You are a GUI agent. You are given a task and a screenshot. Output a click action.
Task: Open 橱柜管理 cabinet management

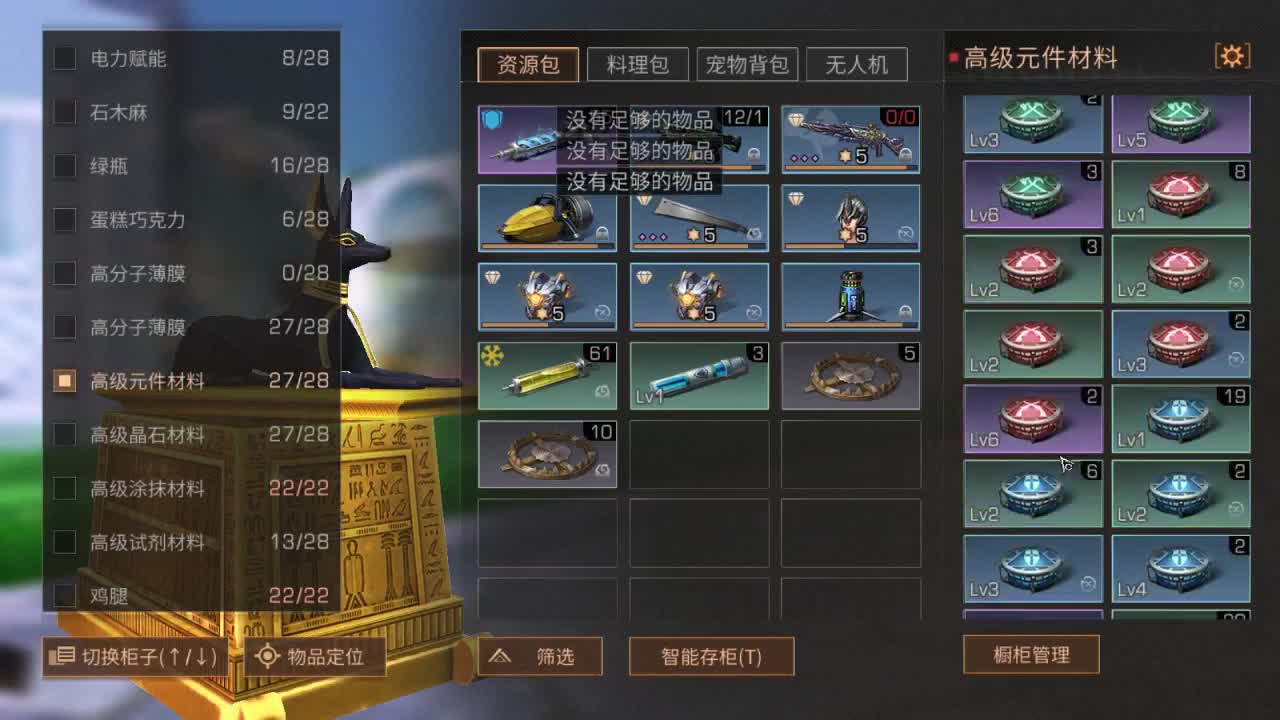click(1030, 655)
